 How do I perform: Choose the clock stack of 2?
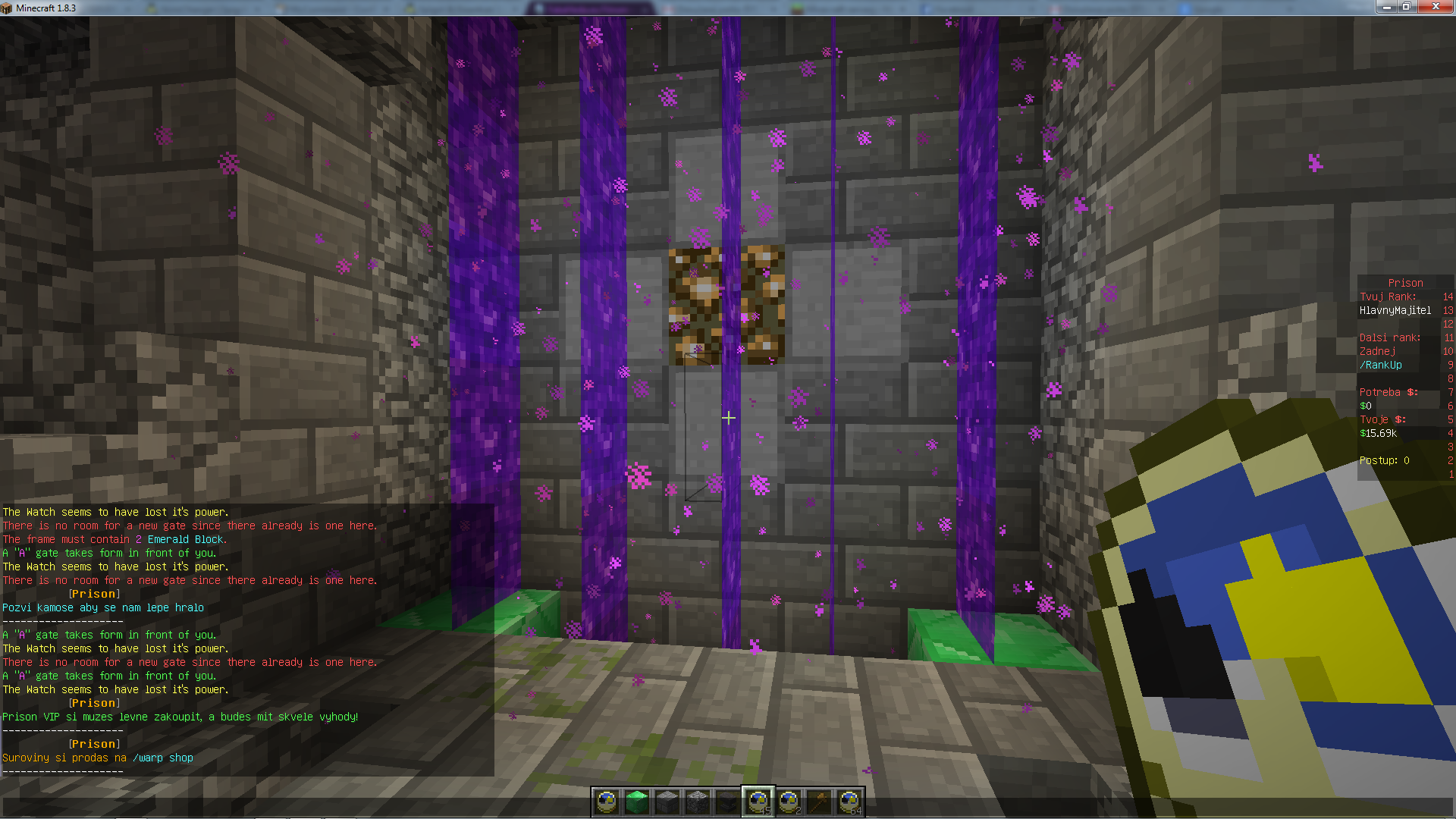coord(789,802)
